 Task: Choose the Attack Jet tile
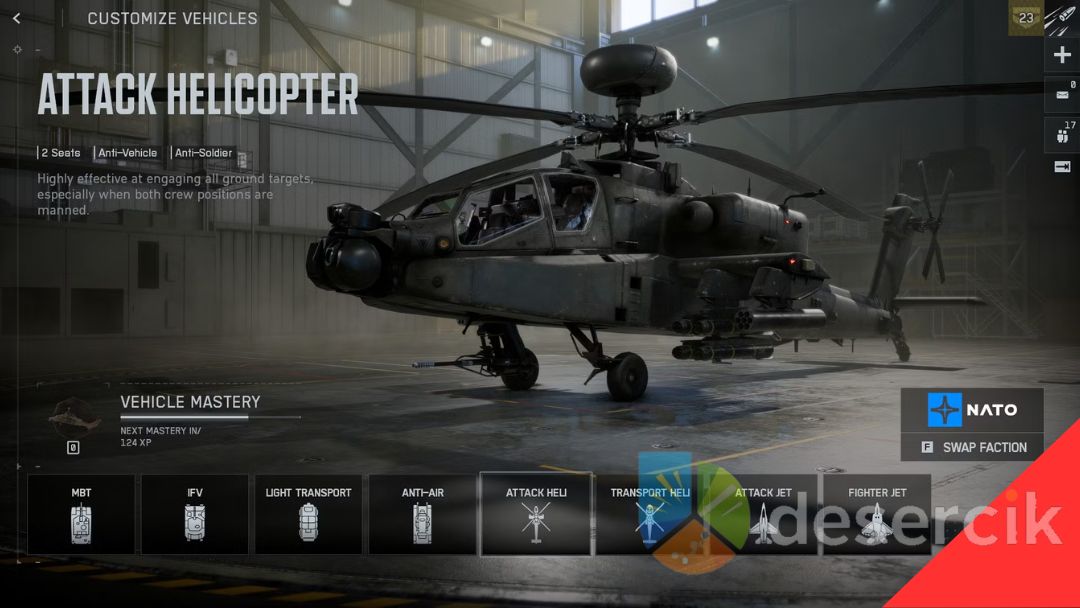(763, 514)
